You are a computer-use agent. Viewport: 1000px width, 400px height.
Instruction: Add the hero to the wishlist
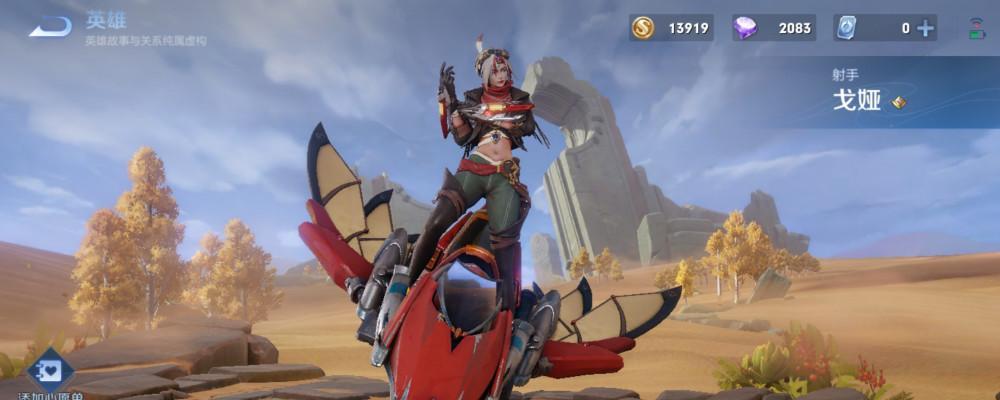tap(49, 372)
